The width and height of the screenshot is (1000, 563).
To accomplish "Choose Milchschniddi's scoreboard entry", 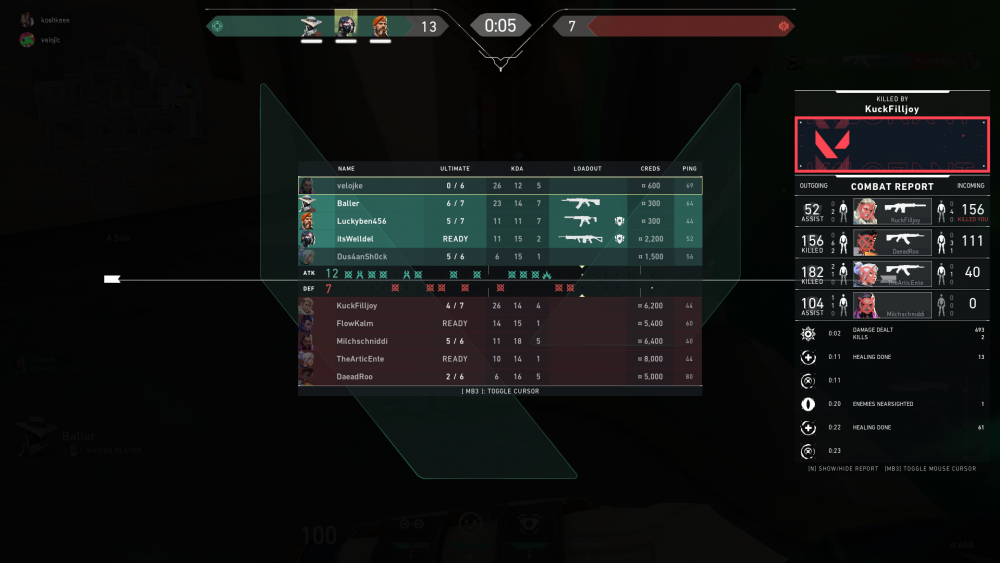I will coord(500,341).
